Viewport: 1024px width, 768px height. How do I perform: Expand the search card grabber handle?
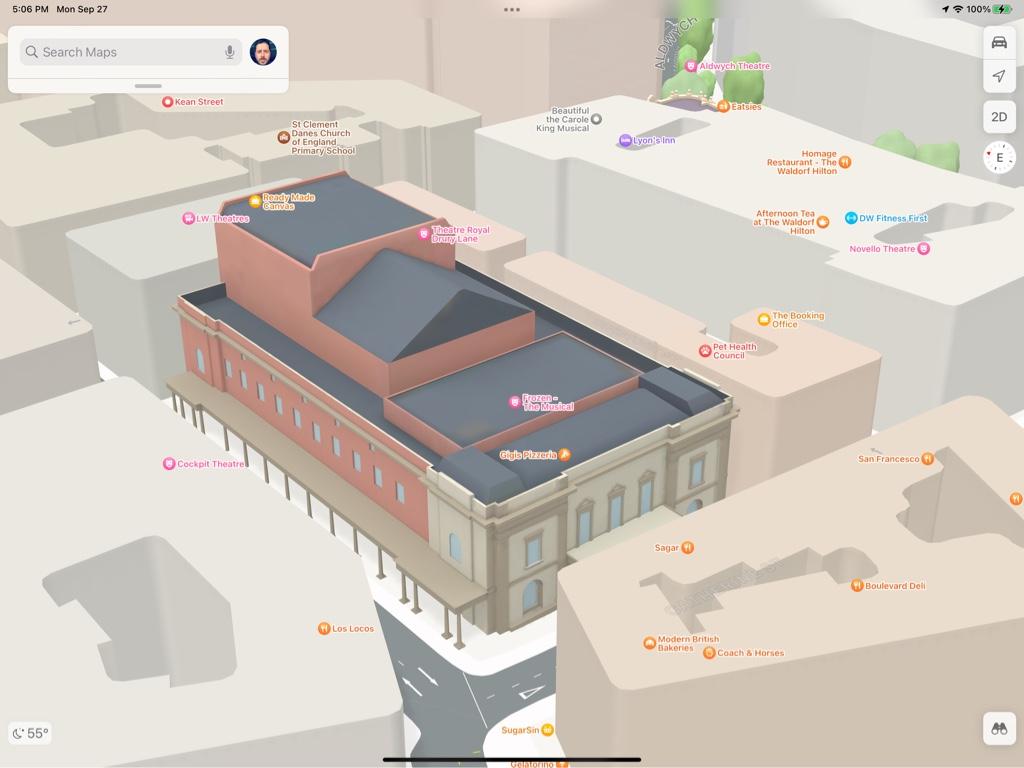click(148, 86)
